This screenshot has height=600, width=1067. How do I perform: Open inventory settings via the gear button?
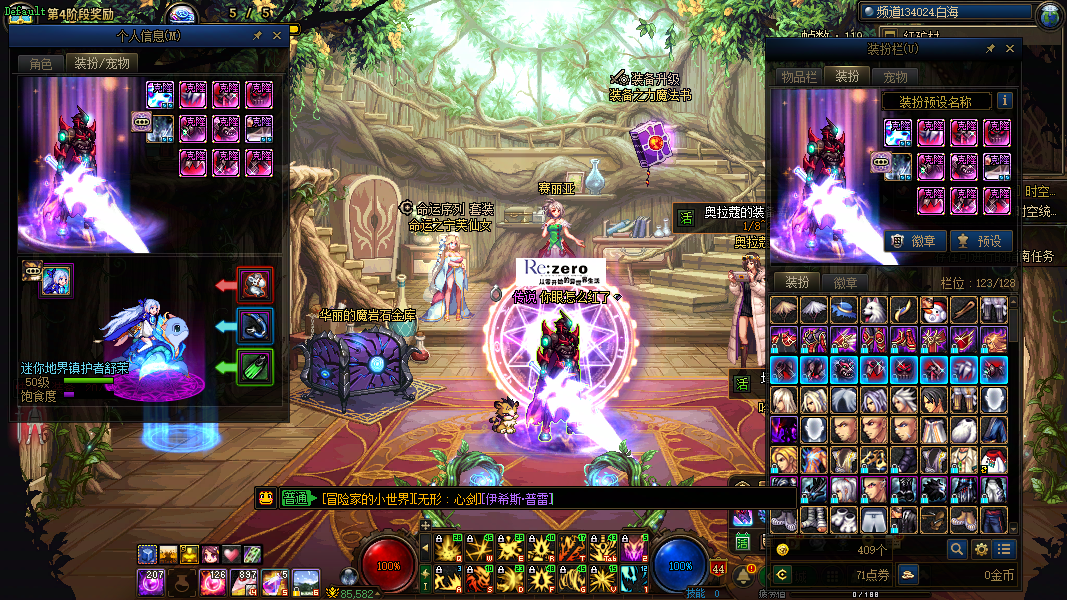[x=981, y=549]
